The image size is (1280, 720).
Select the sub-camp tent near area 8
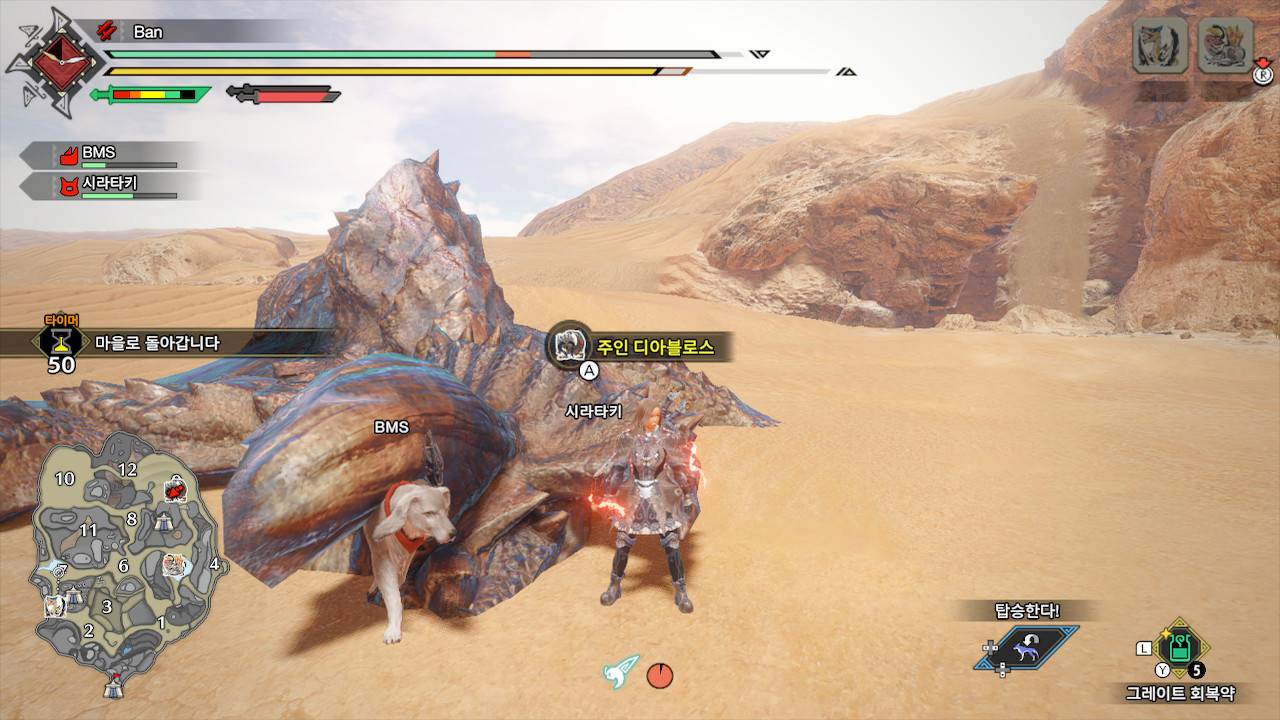pyautogui.click(x=162, y=519)
